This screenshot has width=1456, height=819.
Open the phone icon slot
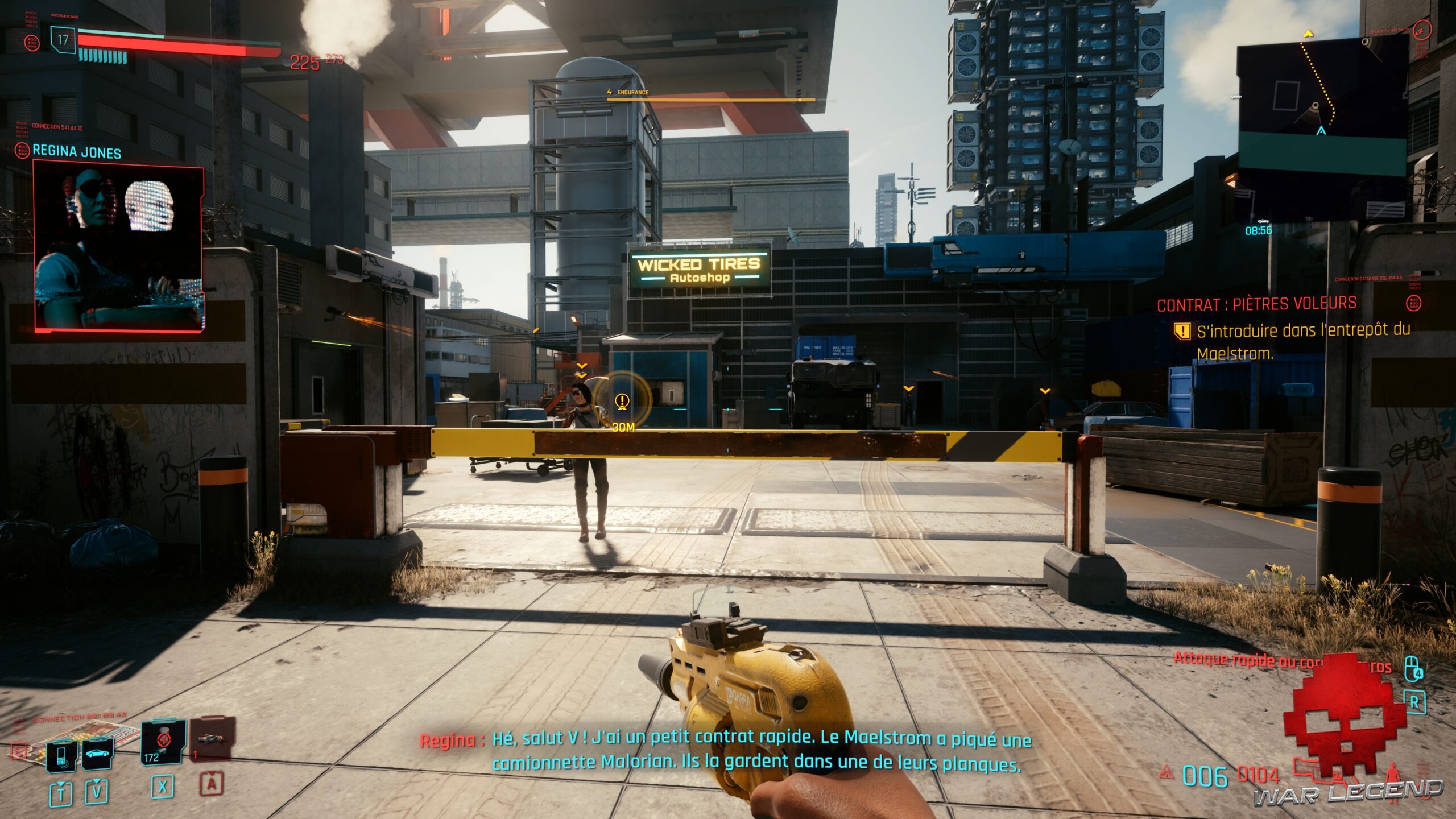62,755
